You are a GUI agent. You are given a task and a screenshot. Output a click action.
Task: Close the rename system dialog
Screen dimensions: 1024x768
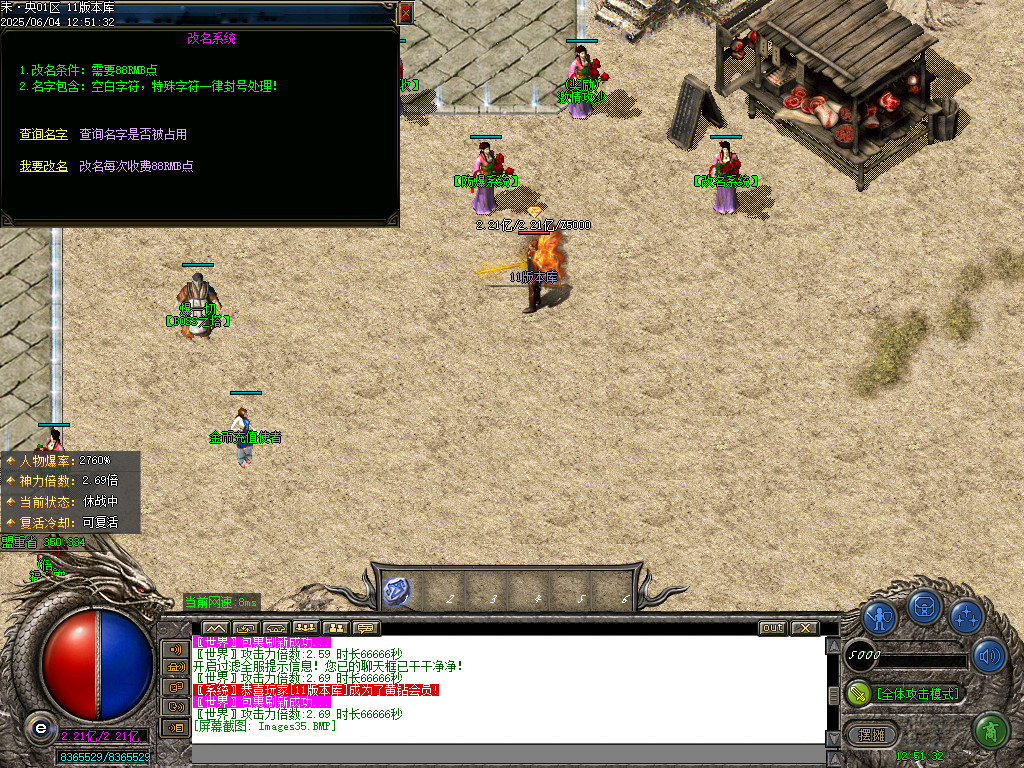pyautogui.click(x=405, y=13)
